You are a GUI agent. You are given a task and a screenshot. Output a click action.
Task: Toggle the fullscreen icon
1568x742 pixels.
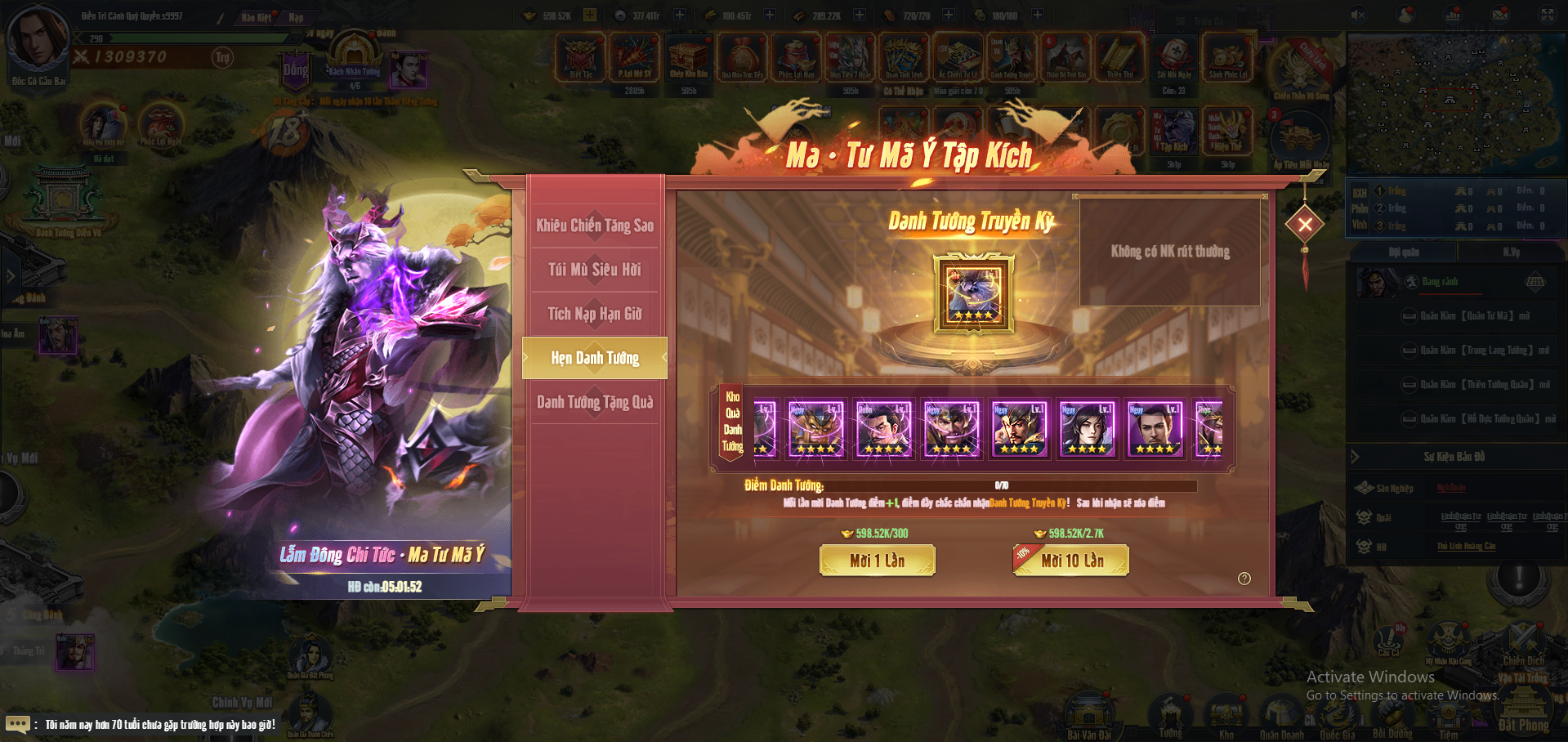pyautogui.click(x=1548, y=15)
